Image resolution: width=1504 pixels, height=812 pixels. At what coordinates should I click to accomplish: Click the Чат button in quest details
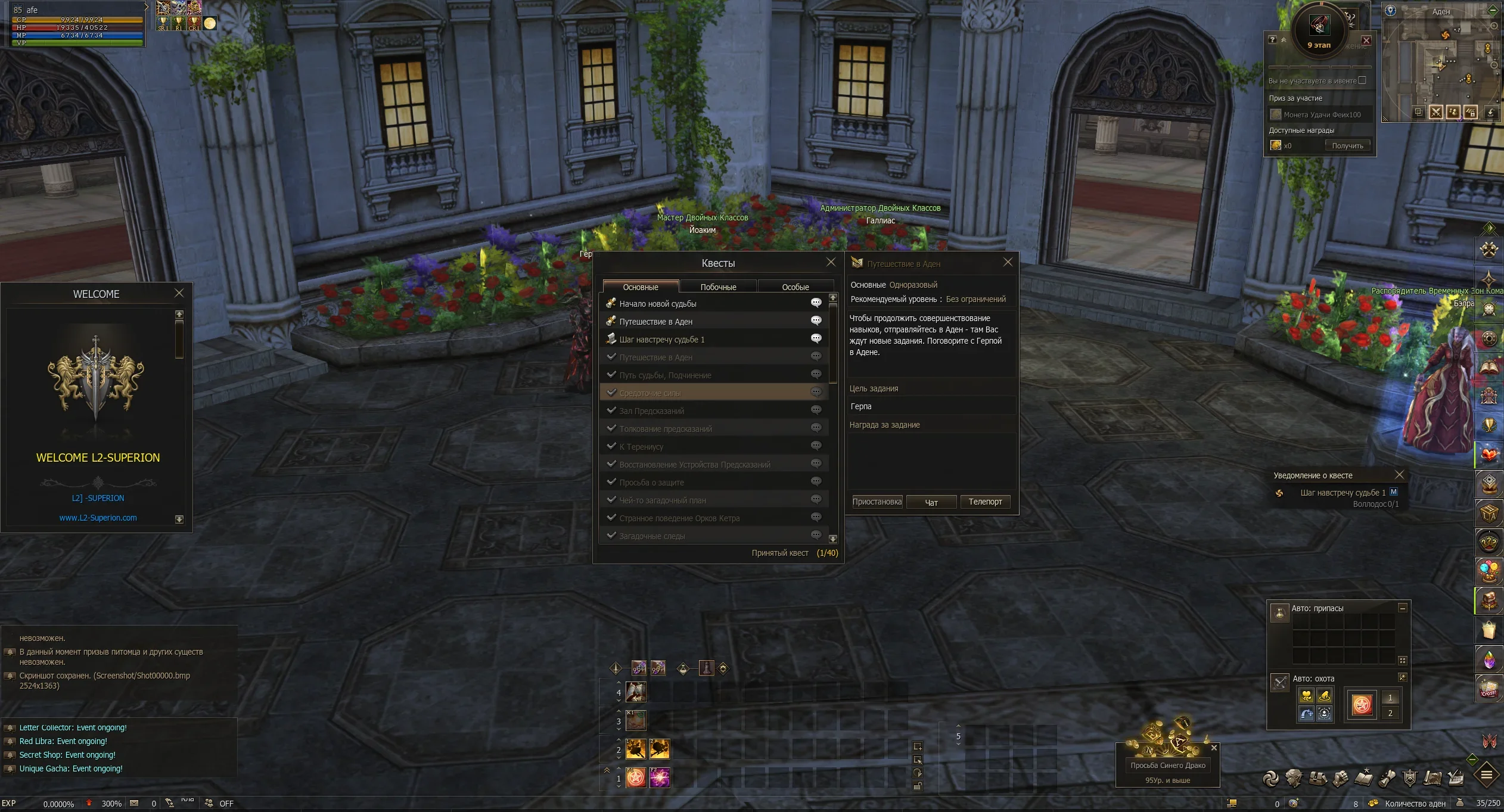tap(931, 502)
